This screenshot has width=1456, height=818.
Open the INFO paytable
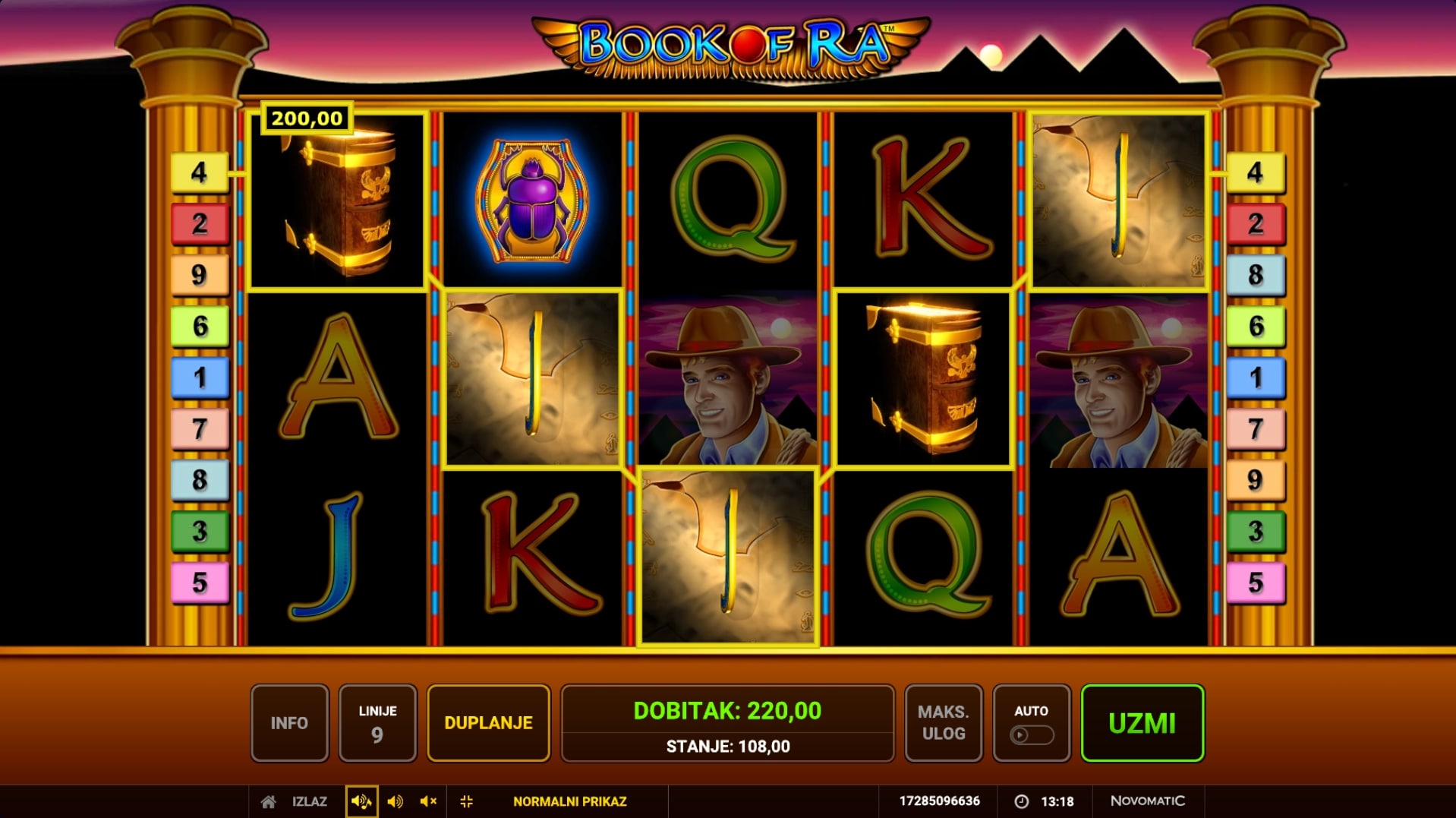[289, 723]
